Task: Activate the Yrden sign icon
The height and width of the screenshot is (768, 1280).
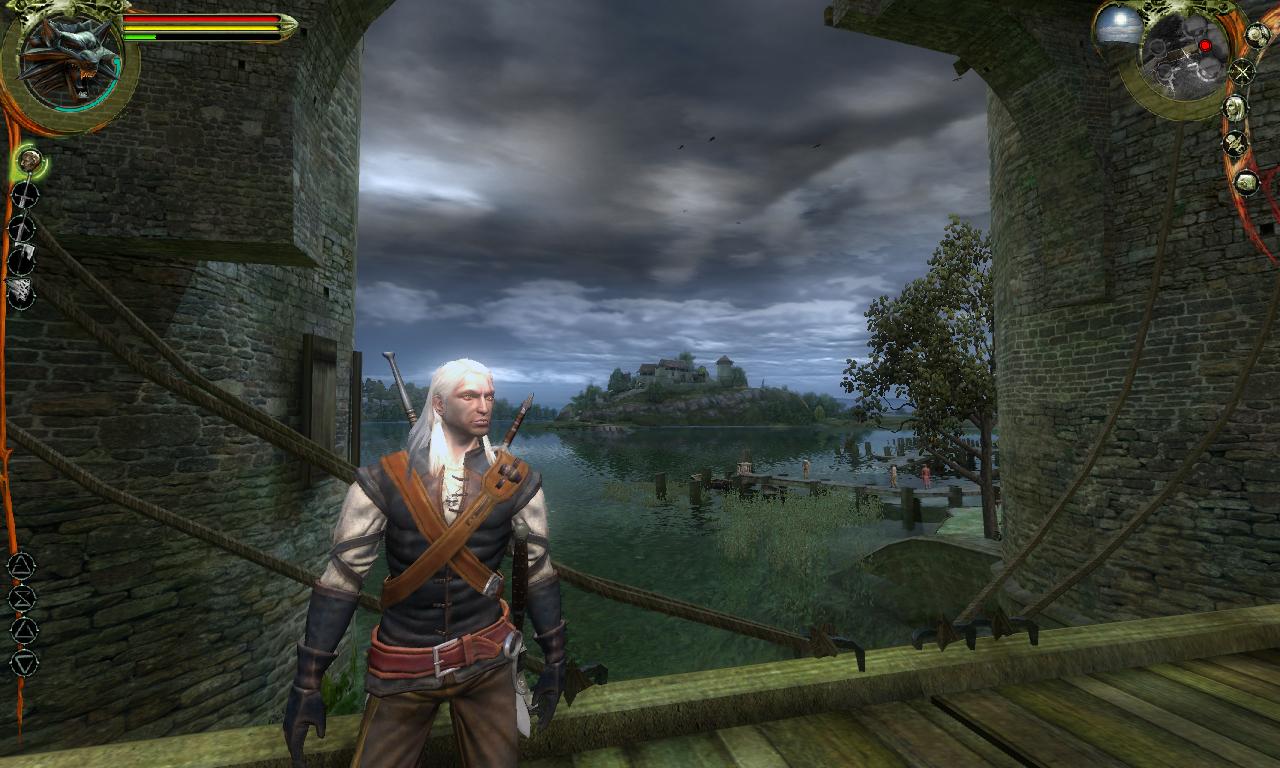Action: [x=23, y=662]
